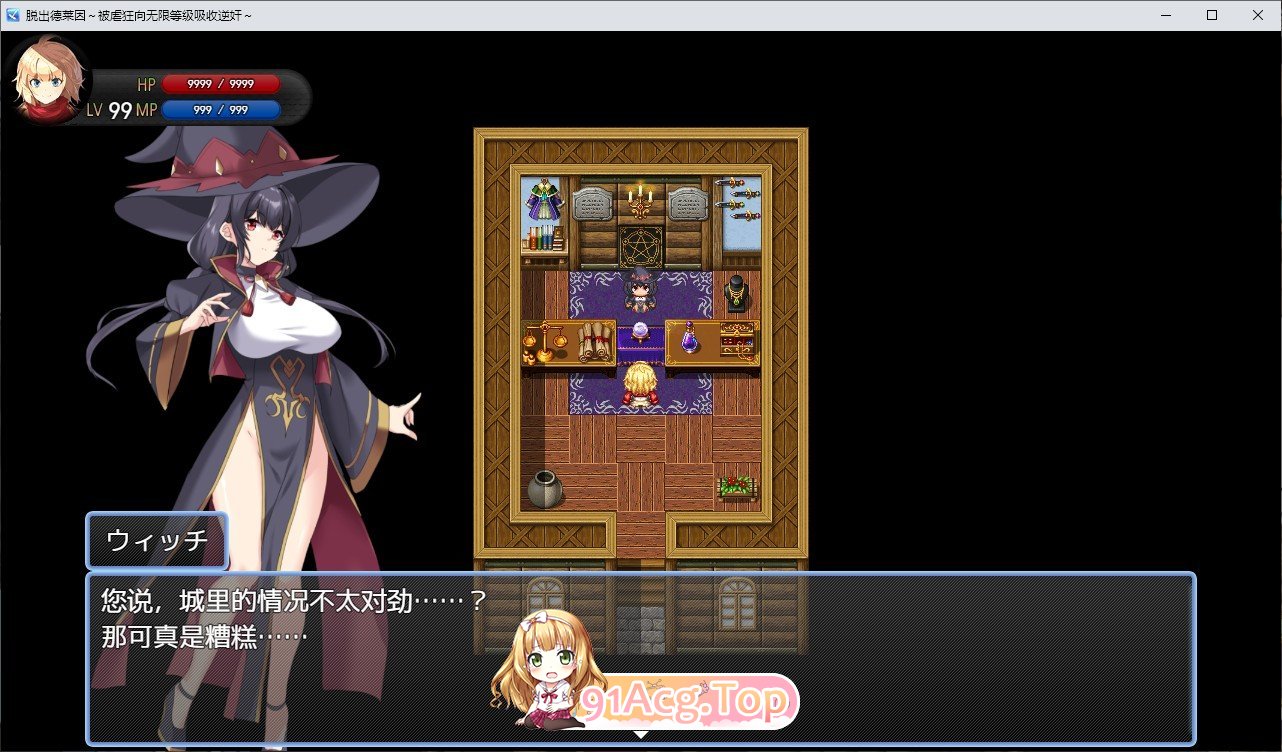Click the ウィッチ name plate above the dialogue

click(x=157, y=541)
